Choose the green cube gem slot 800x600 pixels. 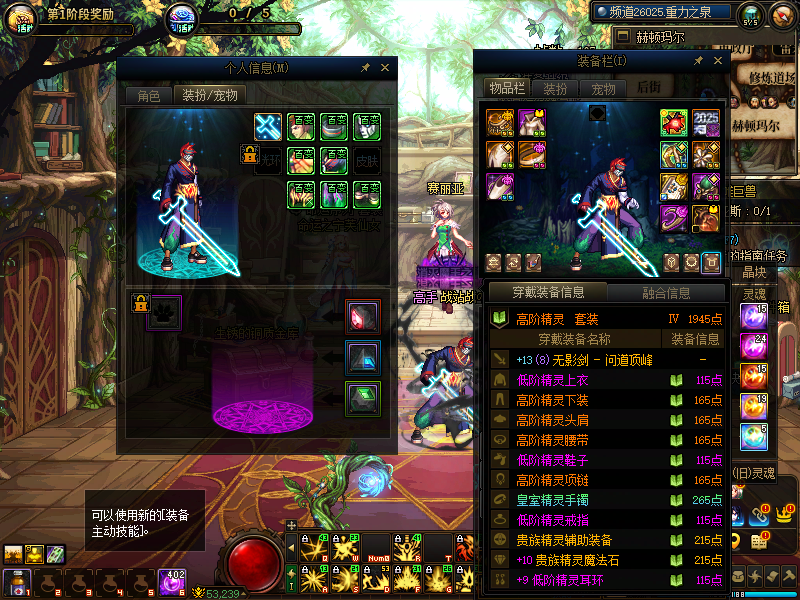point(363,397)
